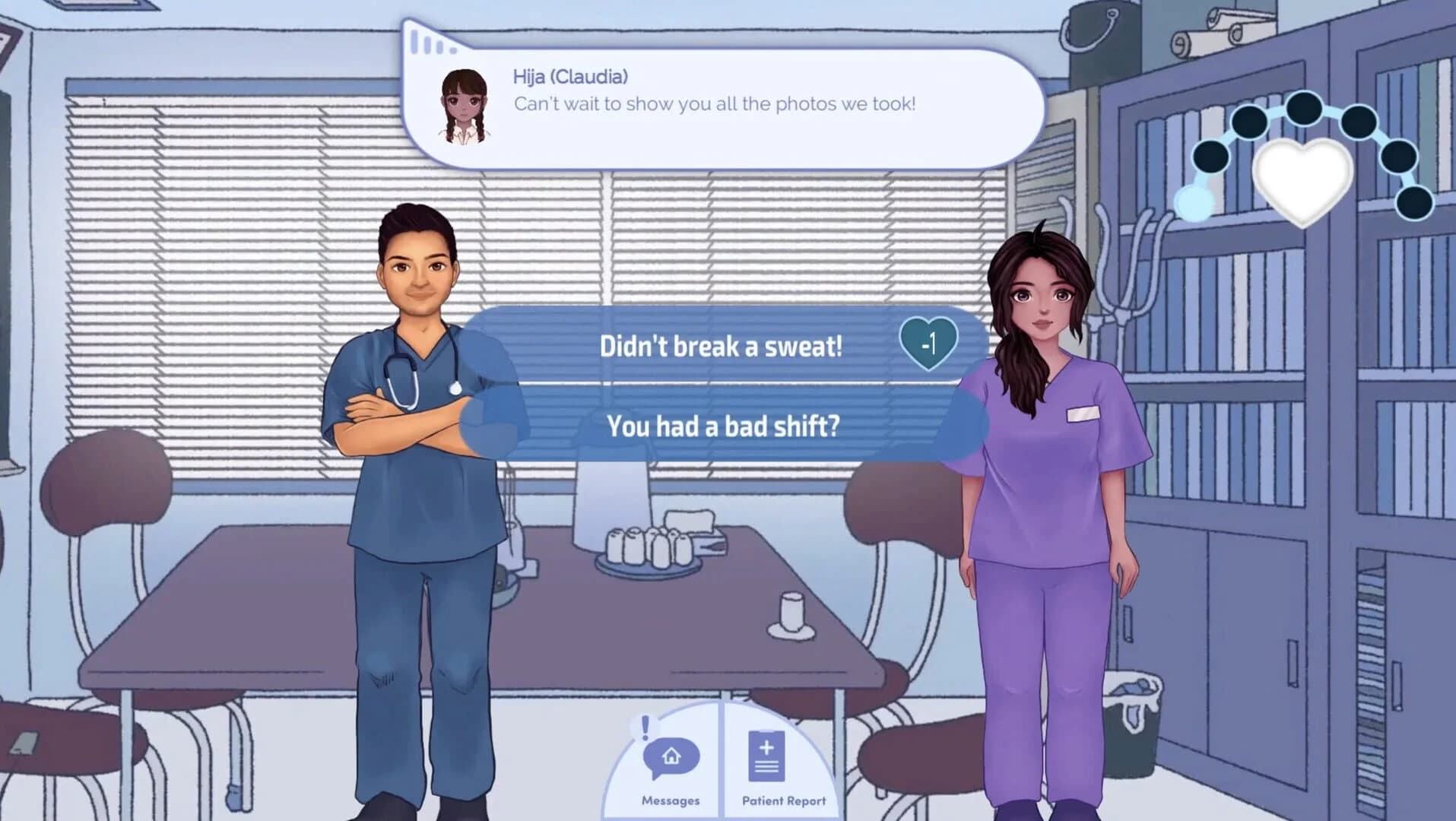1456x821 pixels.
Task: Click the home icon inside the chat bubble
Action: pos(671,757)
